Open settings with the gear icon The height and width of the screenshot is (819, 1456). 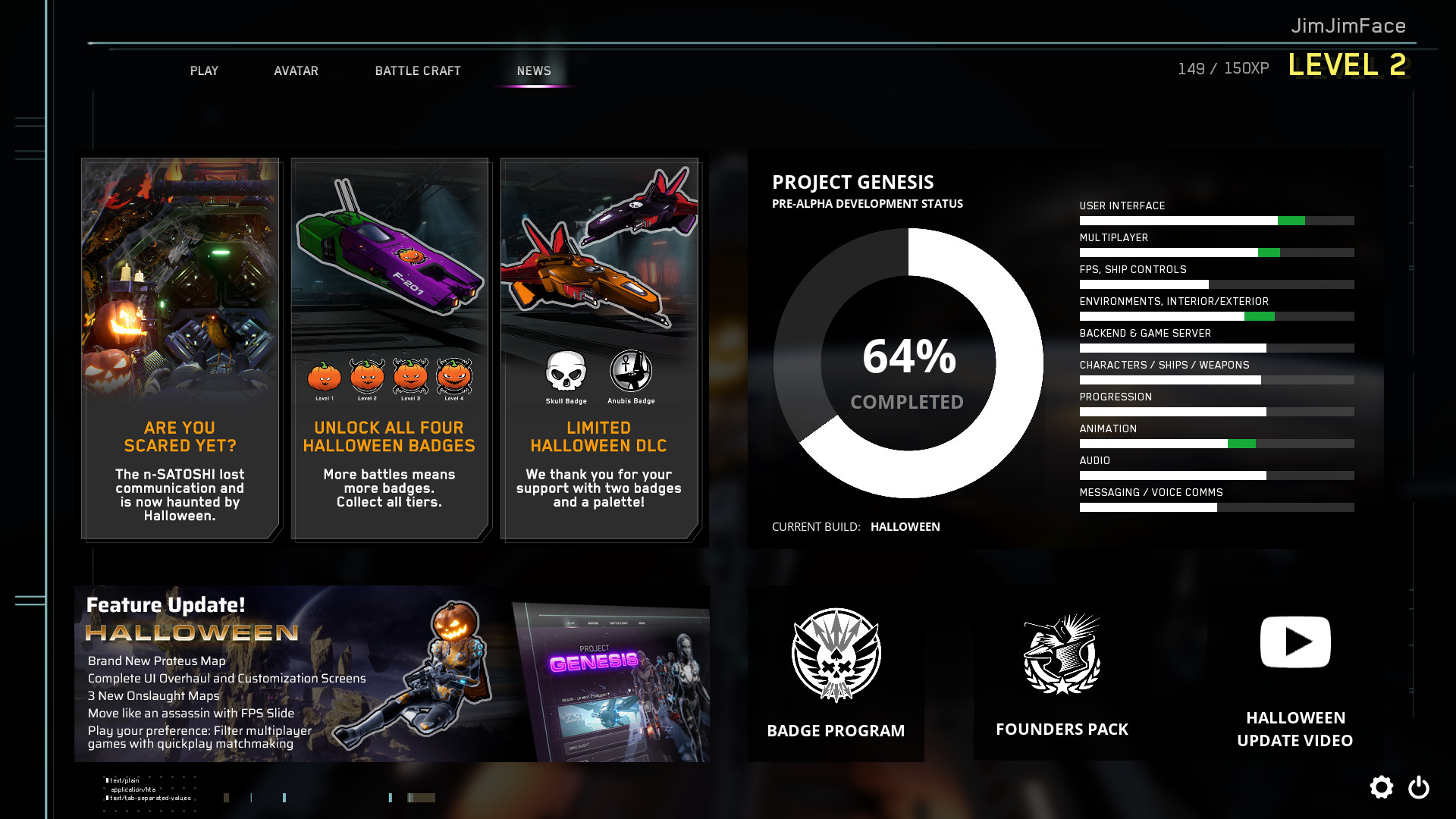click(x=1382, y=787)
